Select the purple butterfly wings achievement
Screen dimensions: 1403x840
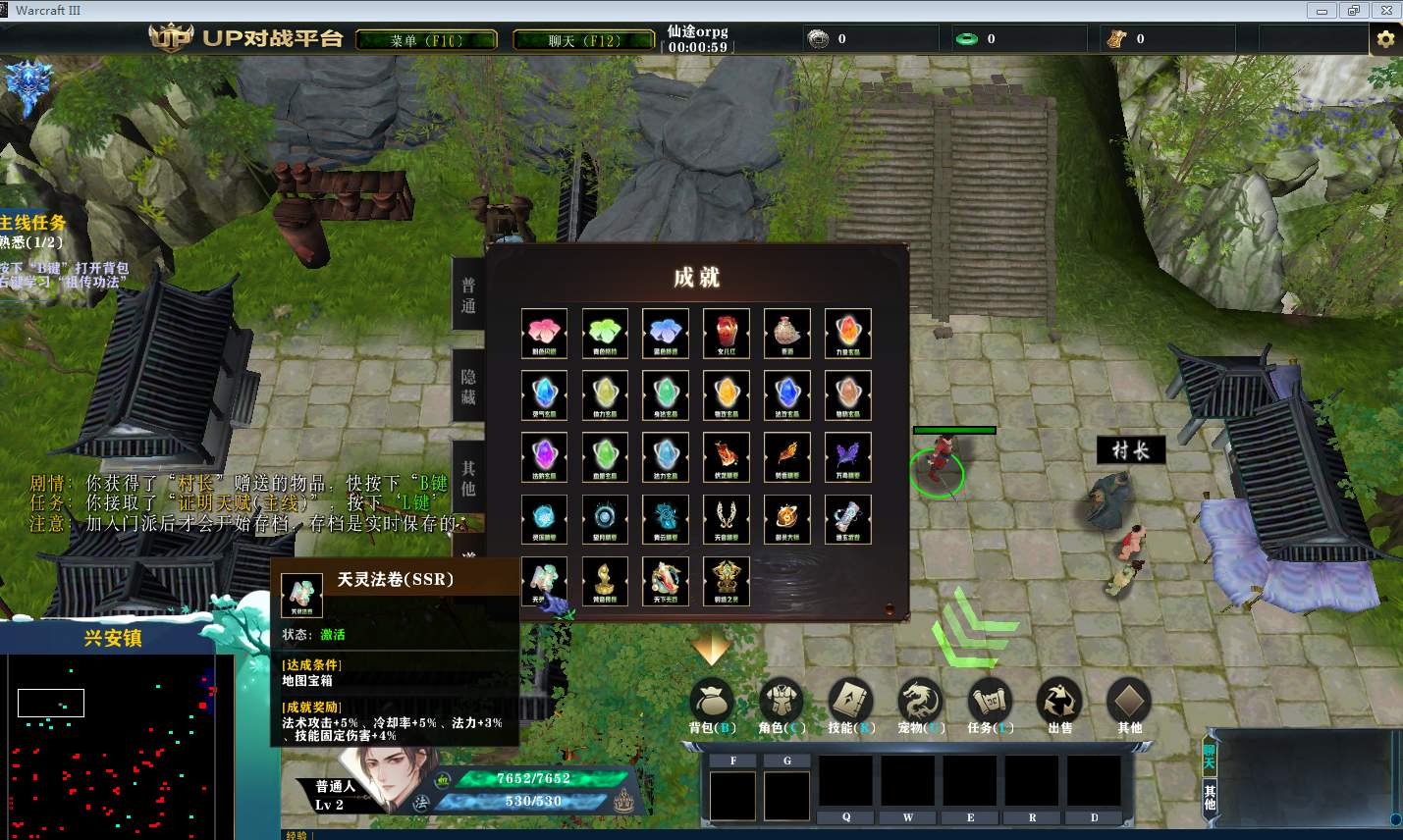click(848, 456)
